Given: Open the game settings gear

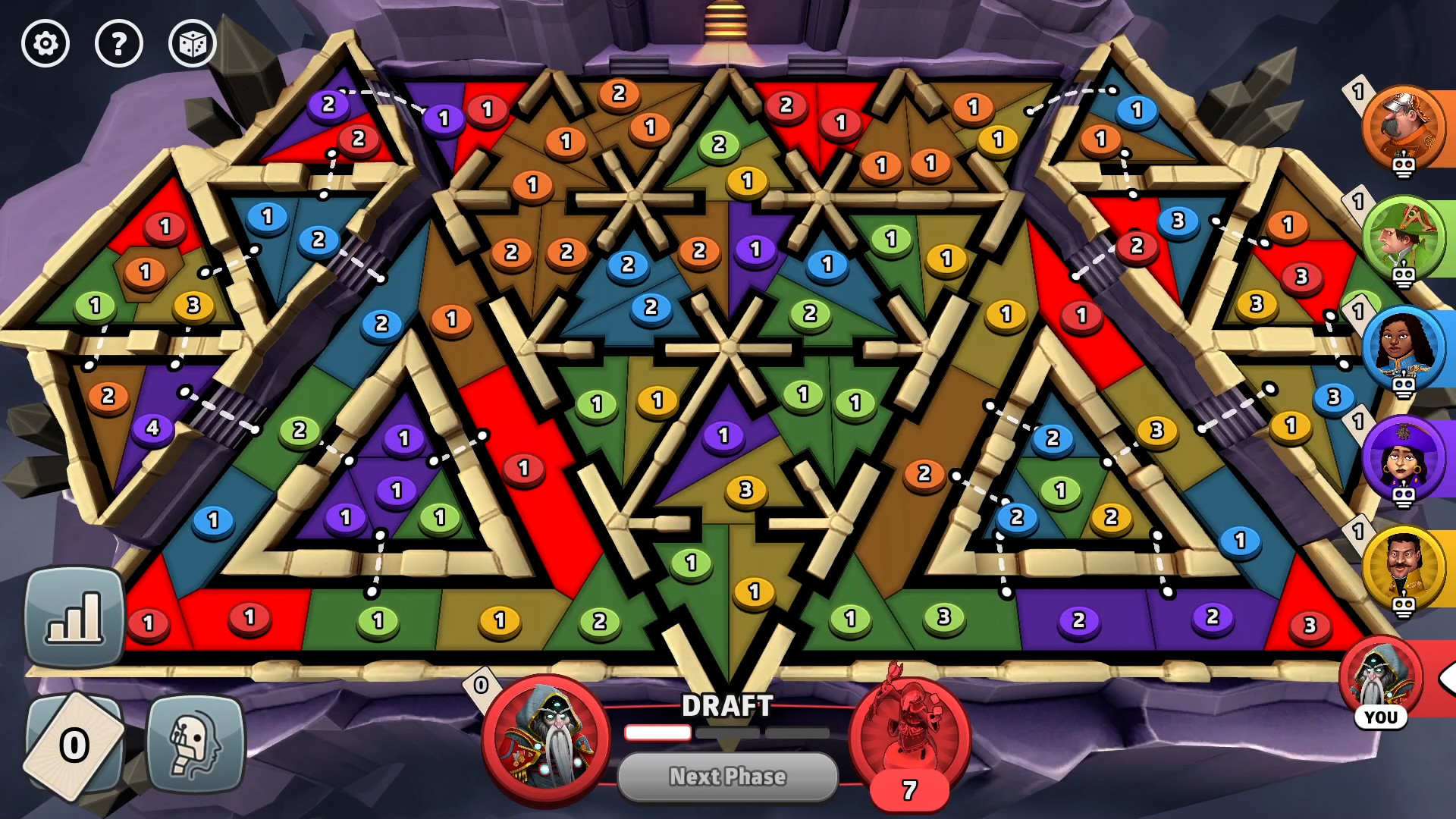Looking at the screenshot, I should pyautogui.click(x=45, y=44).
